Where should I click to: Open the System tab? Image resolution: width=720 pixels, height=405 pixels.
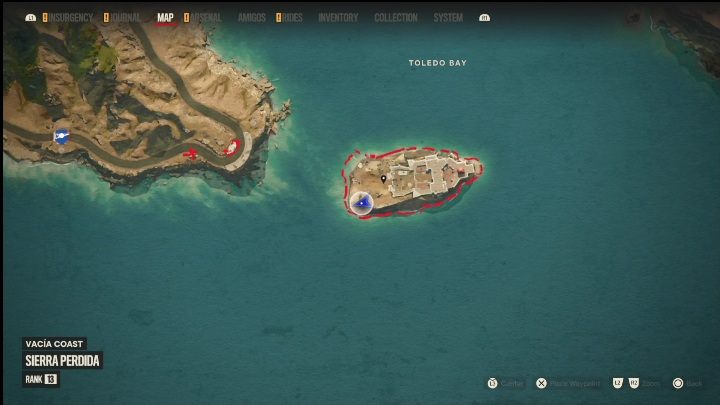448,18
